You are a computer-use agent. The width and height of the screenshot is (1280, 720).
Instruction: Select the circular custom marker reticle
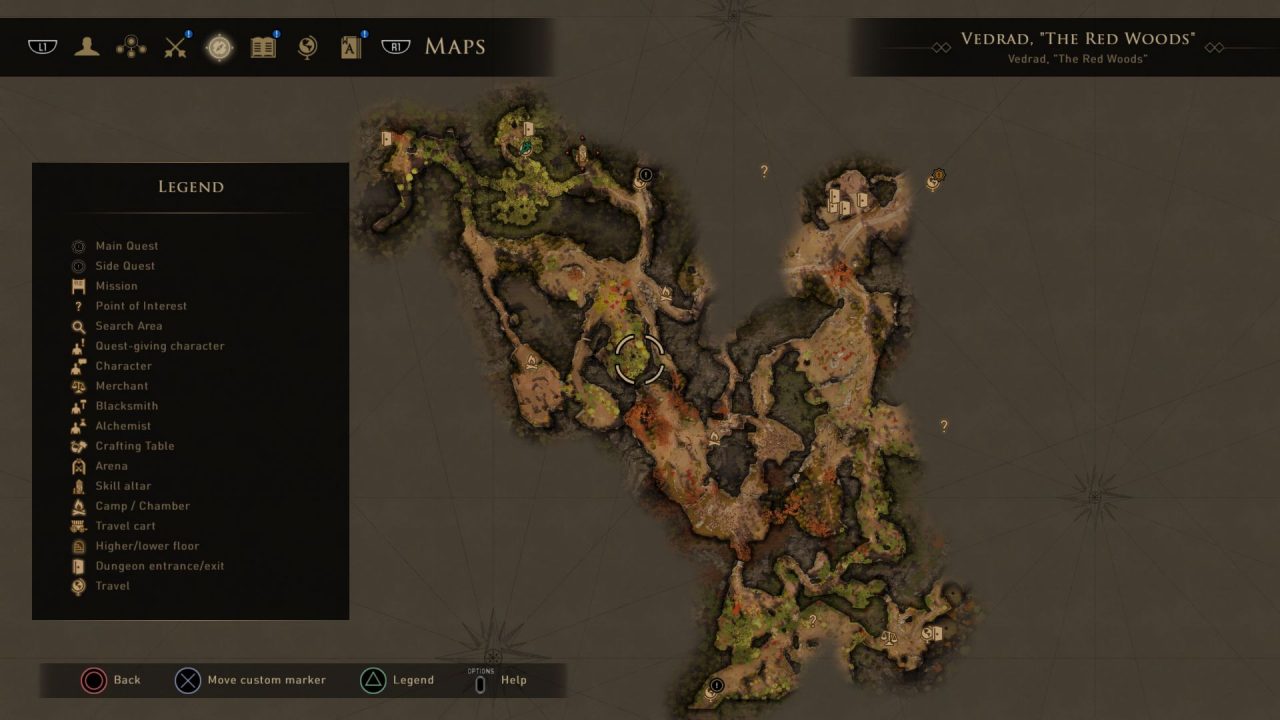click(x=639, y=360)
